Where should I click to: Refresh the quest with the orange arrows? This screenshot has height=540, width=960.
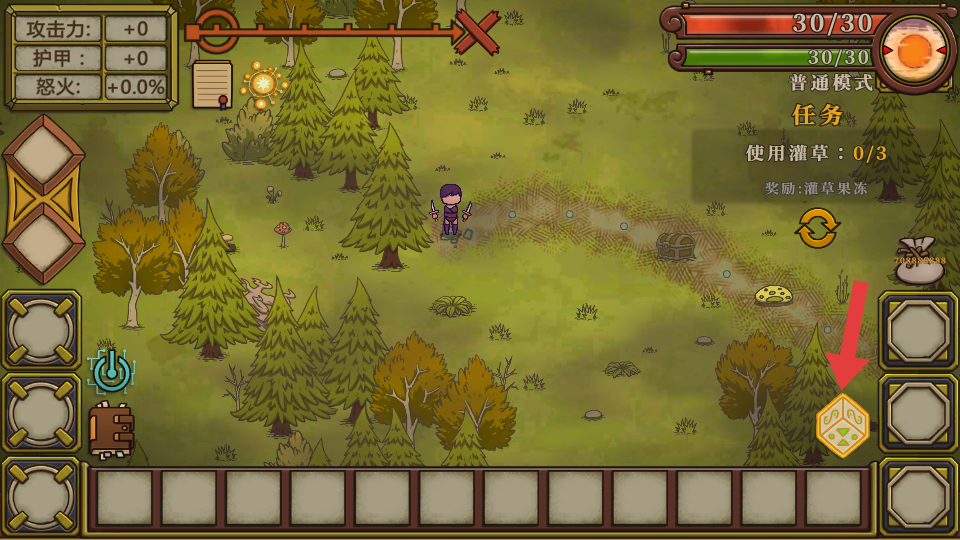pyautogui.click(x=817, y=228)
